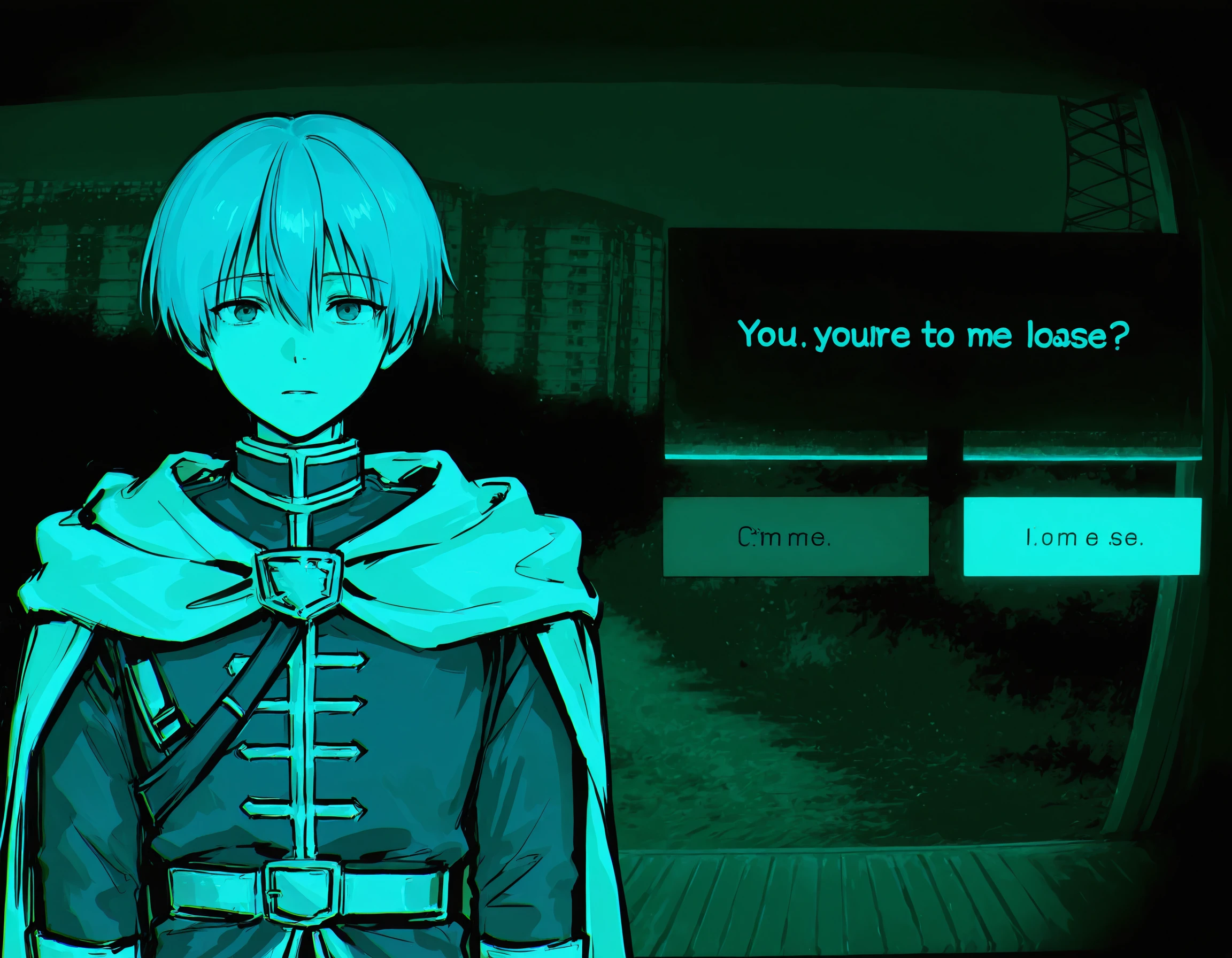
Task: Select the bright "l.om e .se." reply
Action: coord(1082,537)
